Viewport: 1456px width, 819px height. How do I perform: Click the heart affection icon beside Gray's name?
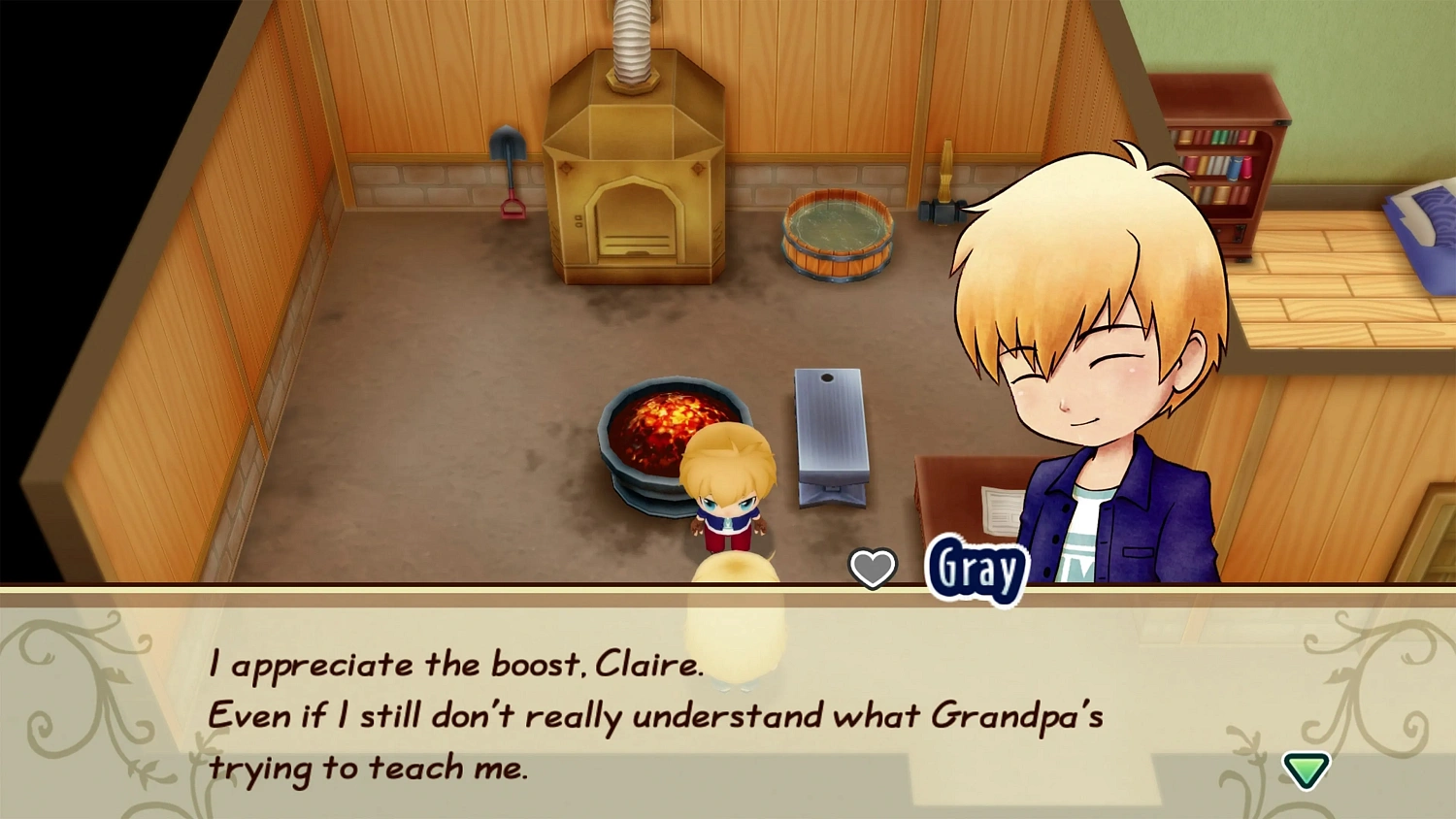tap(873, 568)
